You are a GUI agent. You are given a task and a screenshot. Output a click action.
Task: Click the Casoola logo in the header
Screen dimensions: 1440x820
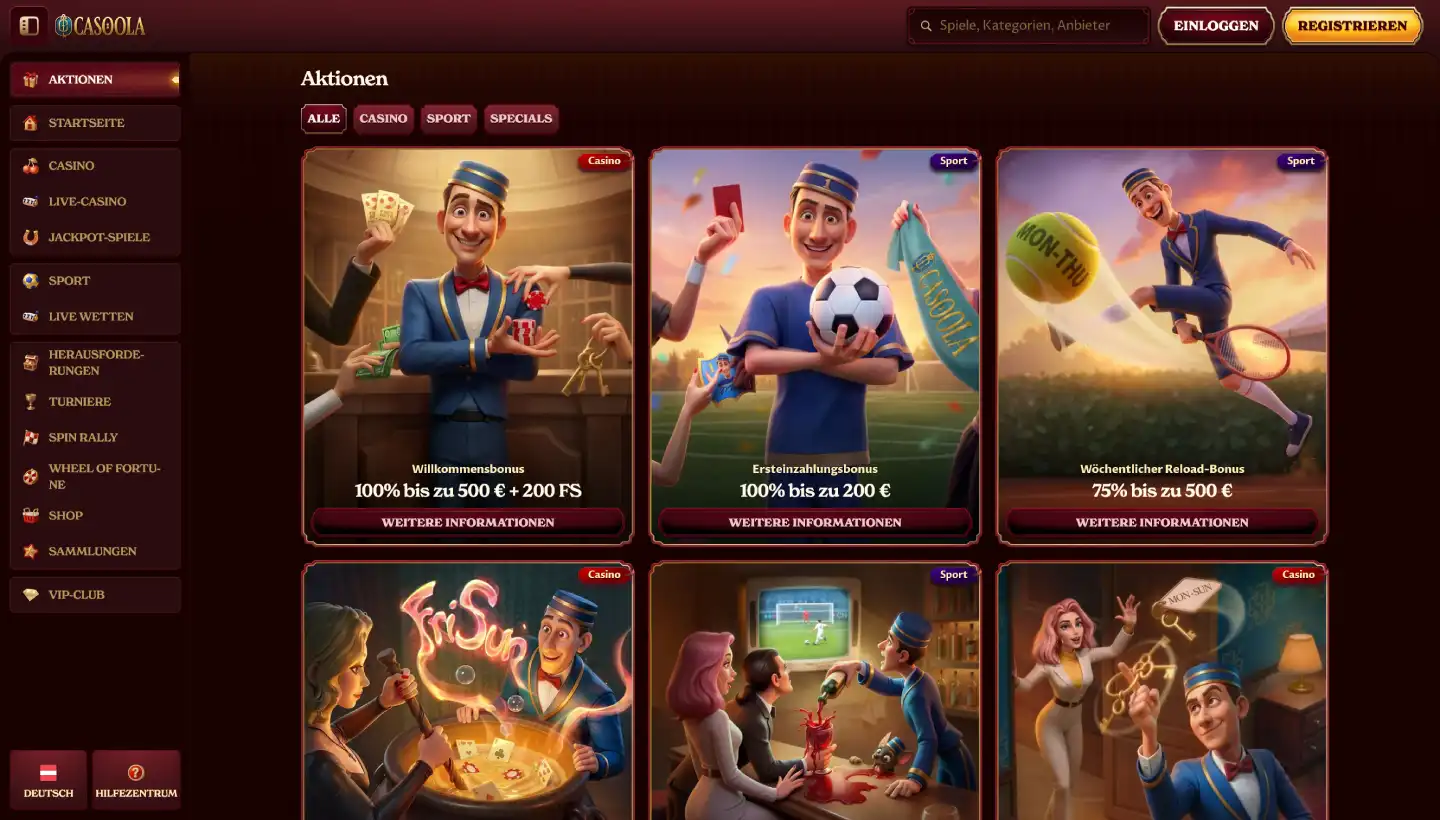pos(101,25)
